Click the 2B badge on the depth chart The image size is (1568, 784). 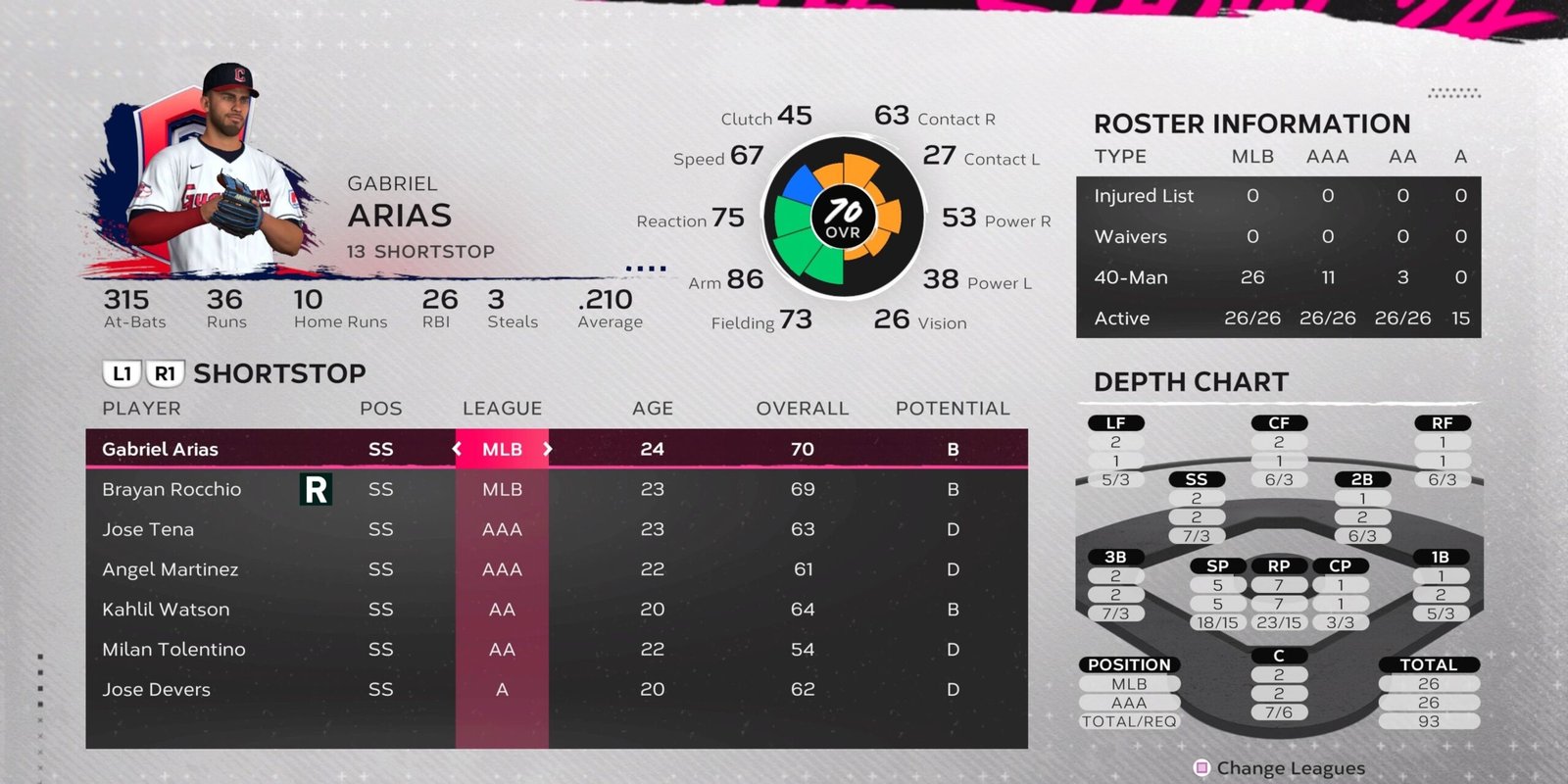point(1361,480)
